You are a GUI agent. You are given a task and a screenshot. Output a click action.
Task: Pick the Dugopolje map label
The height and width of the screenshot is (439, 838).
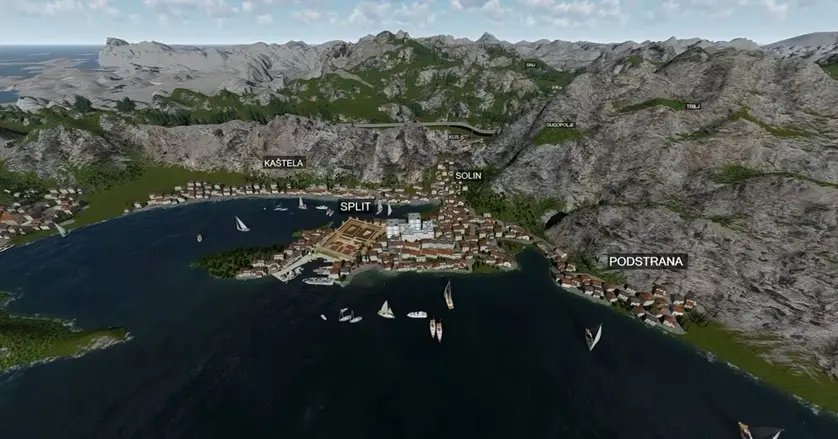click(x=560, y=124)
